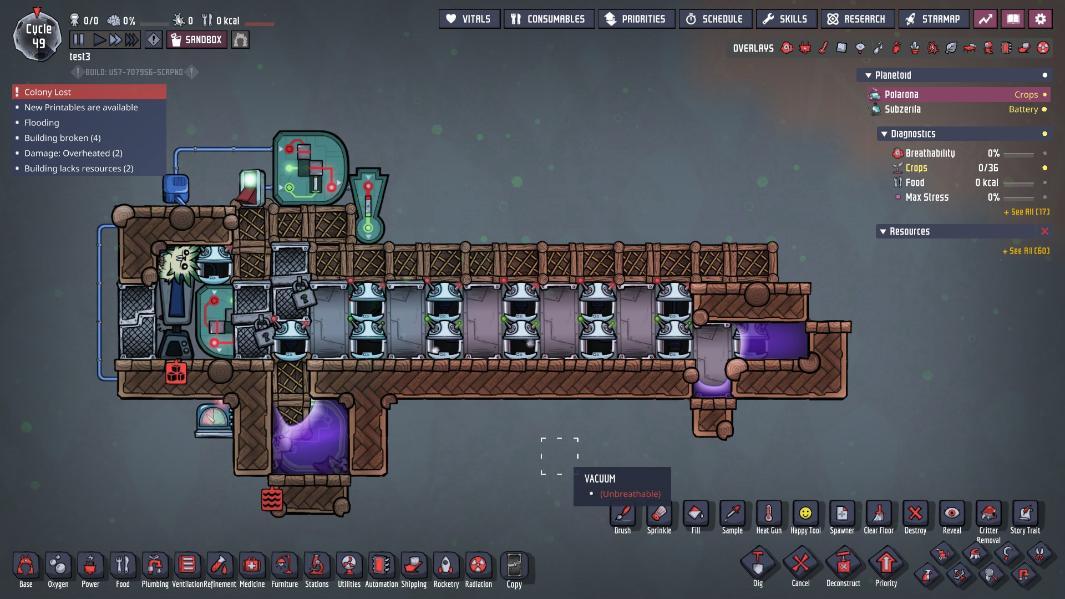Open the Schedule screen
The height and width of the screenshot is (599, 1065).
click(714, 19)
